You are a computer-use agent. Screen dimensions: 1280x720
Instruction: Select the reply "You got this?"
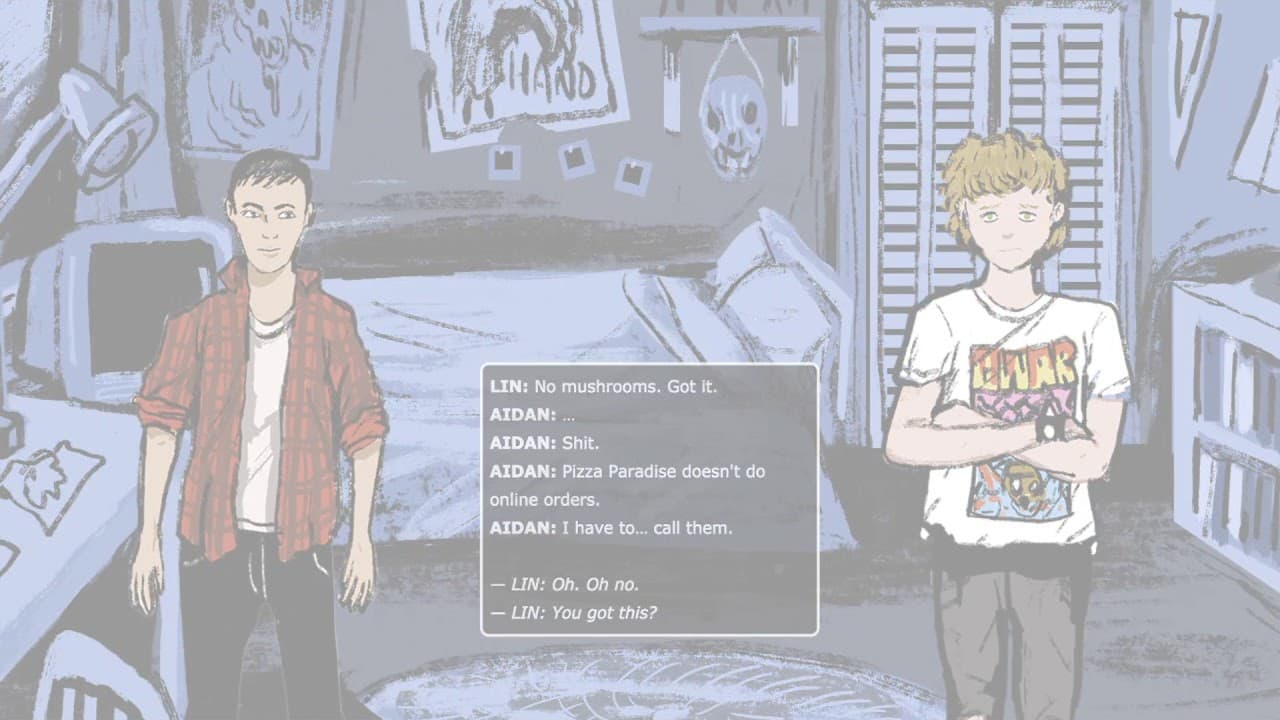(574, 612)
